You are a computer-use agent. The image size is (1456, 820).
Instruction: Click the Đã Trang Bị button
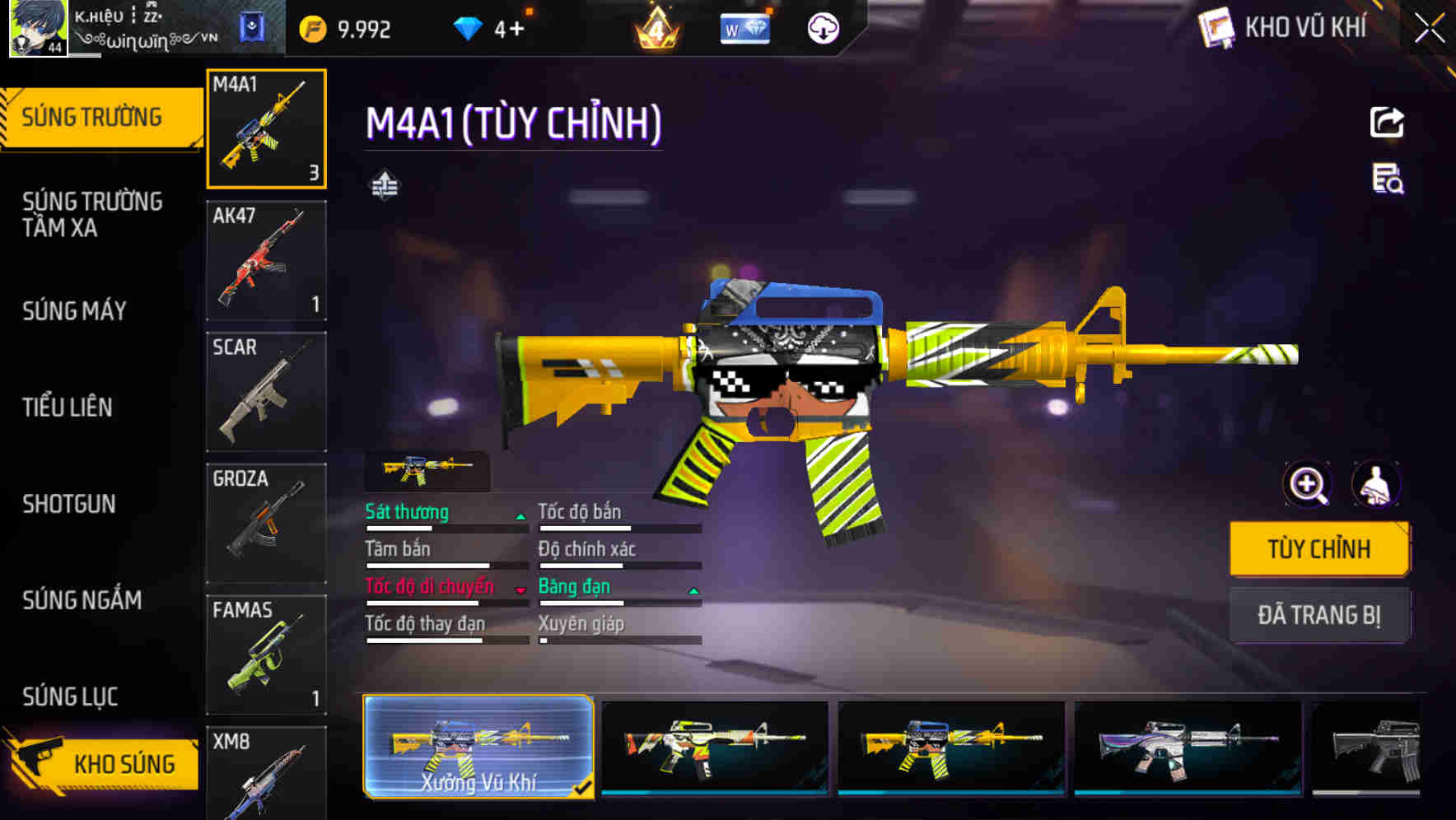point(1319,614)
